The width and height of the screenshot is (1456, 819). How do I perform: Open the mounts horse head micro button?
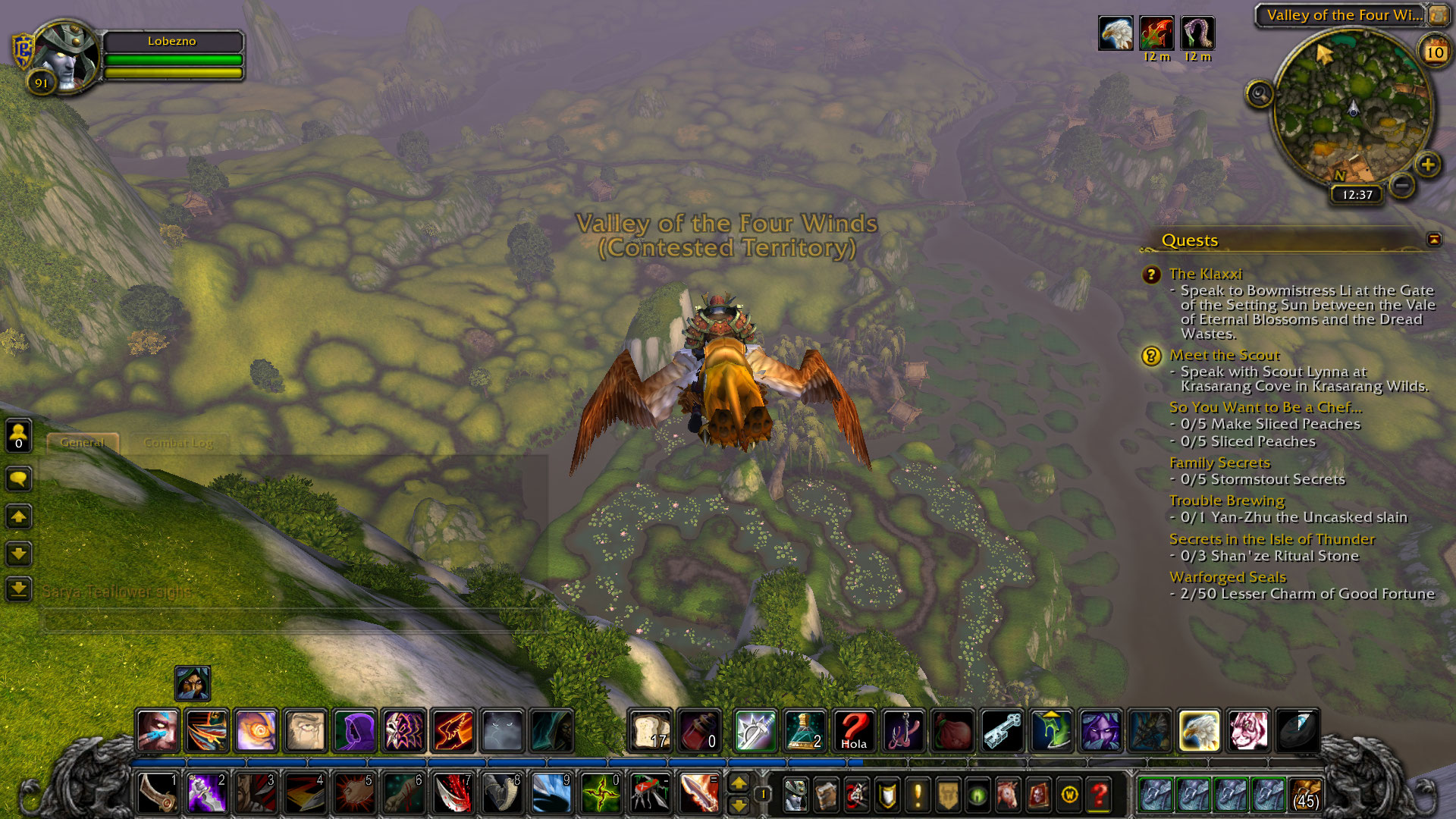tap(1008, 795)
